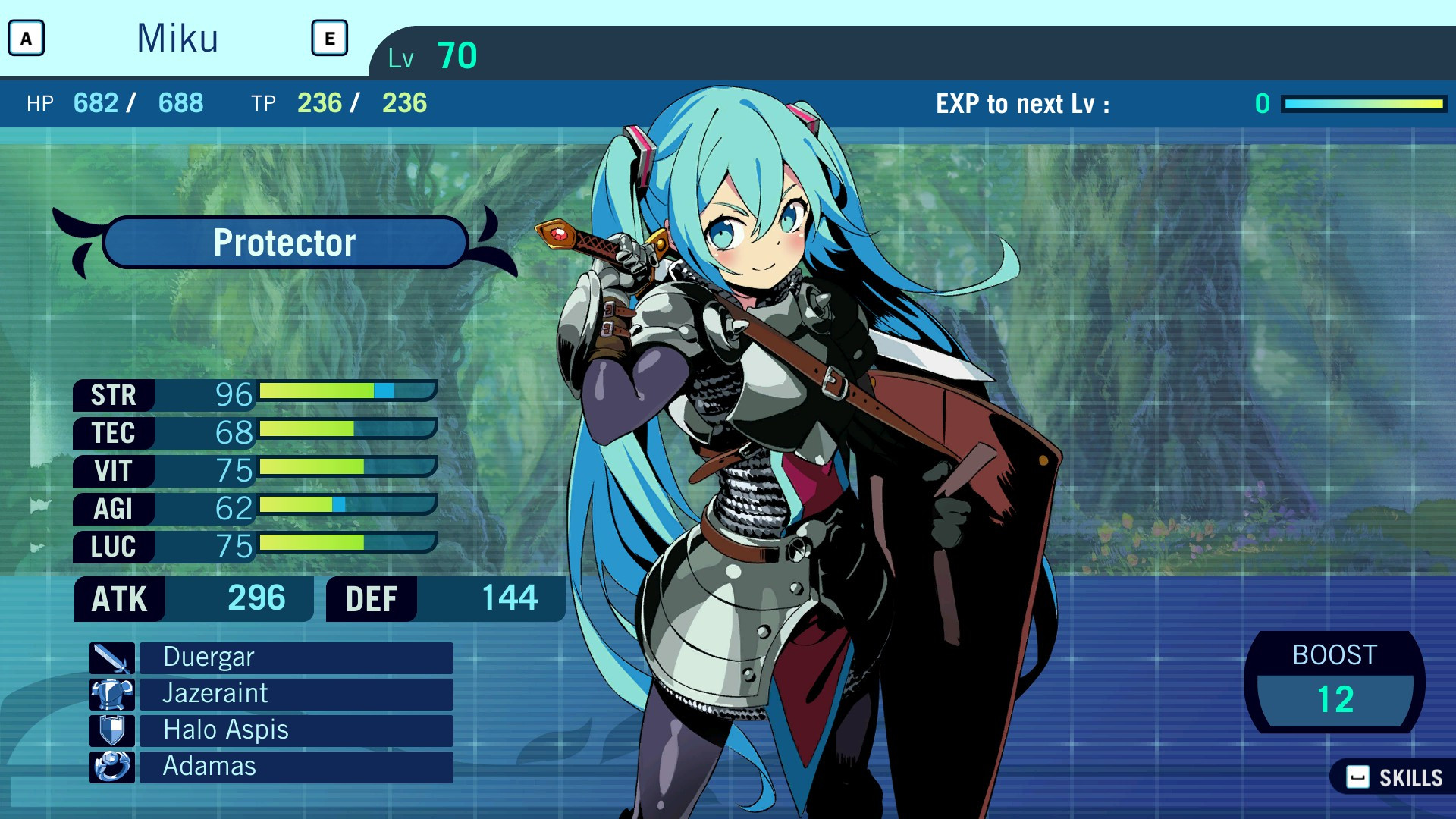Click the STR stat bar
1456x819 pixels.
(341, 392)
